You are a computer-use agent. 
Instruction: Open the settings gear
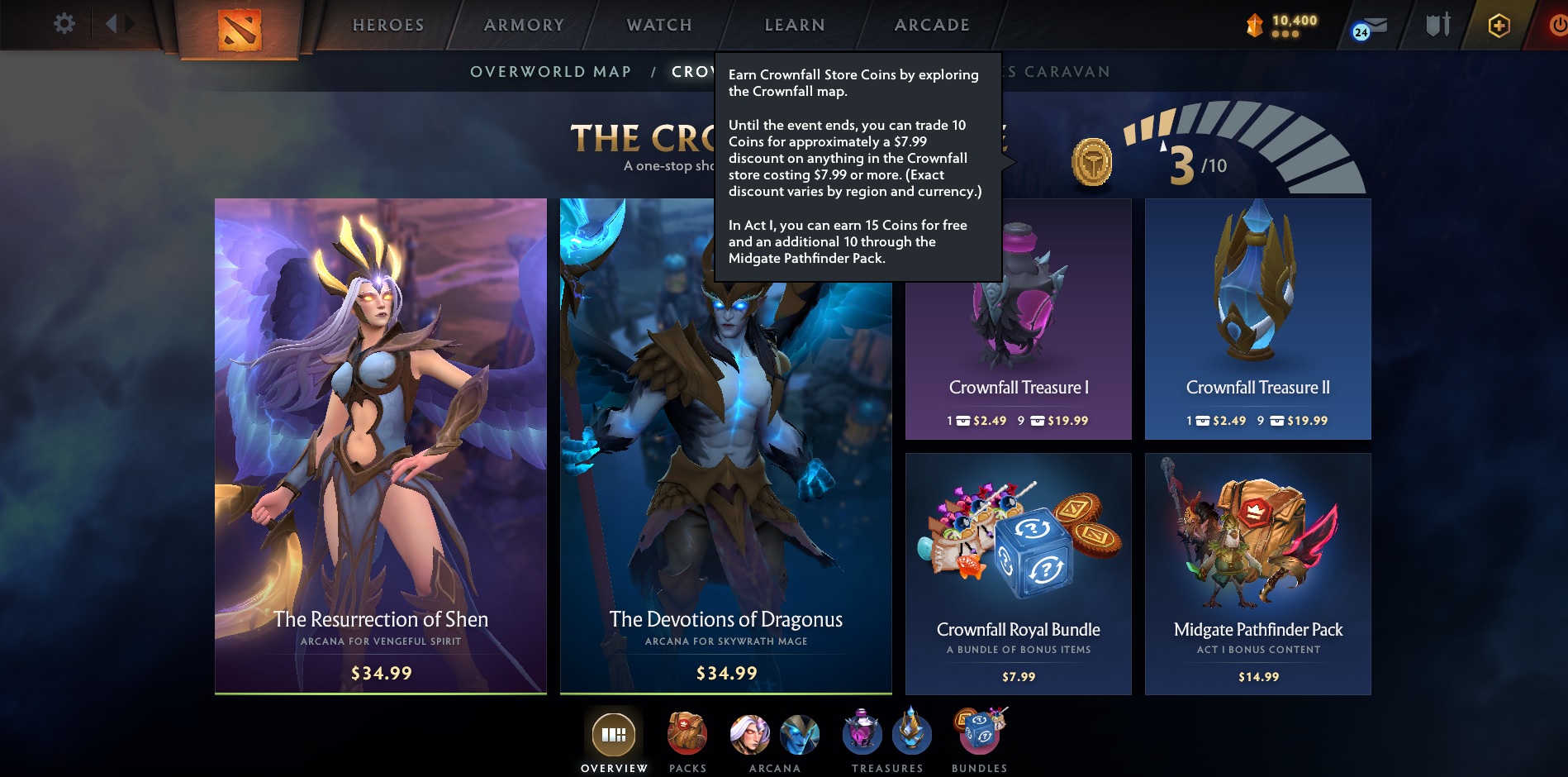click(x=63, y=23)
